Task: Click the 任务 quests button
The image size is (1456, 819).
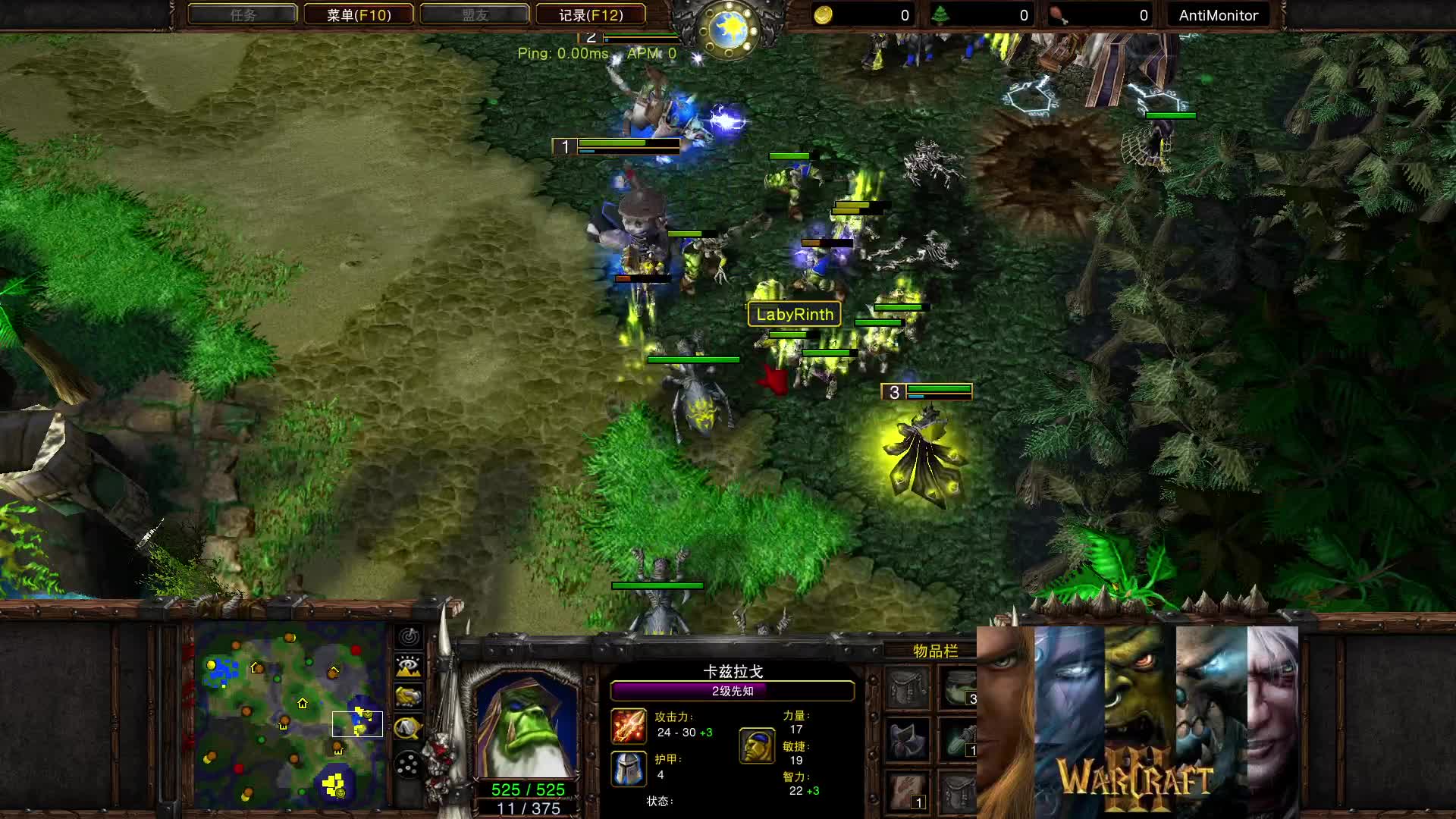Action: (x=241, y=14)
